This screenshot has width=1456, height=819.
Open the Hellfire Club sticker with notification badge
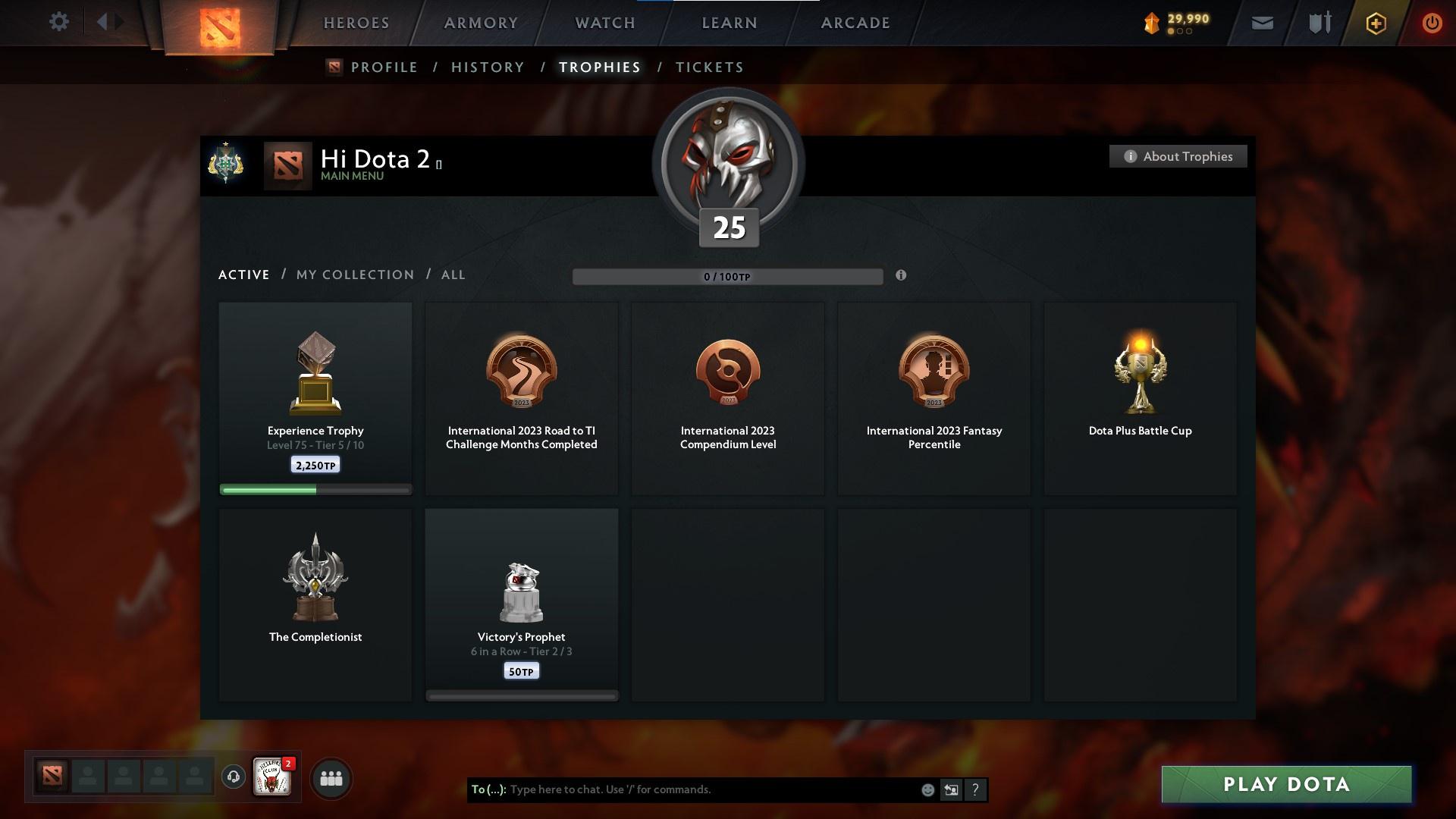[273, 777]
